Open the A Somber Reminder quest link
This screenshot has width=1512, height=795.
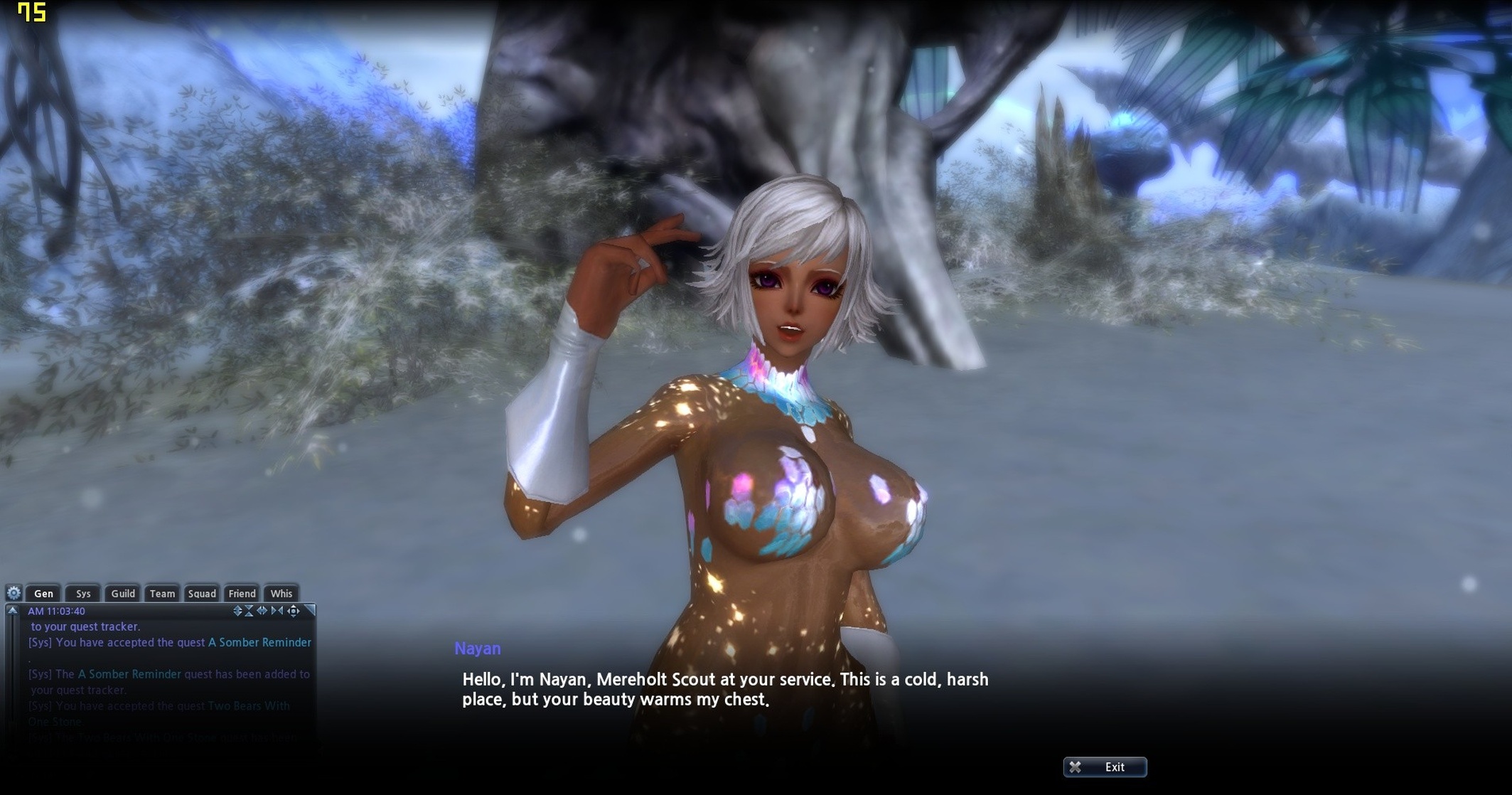point(259,642)
